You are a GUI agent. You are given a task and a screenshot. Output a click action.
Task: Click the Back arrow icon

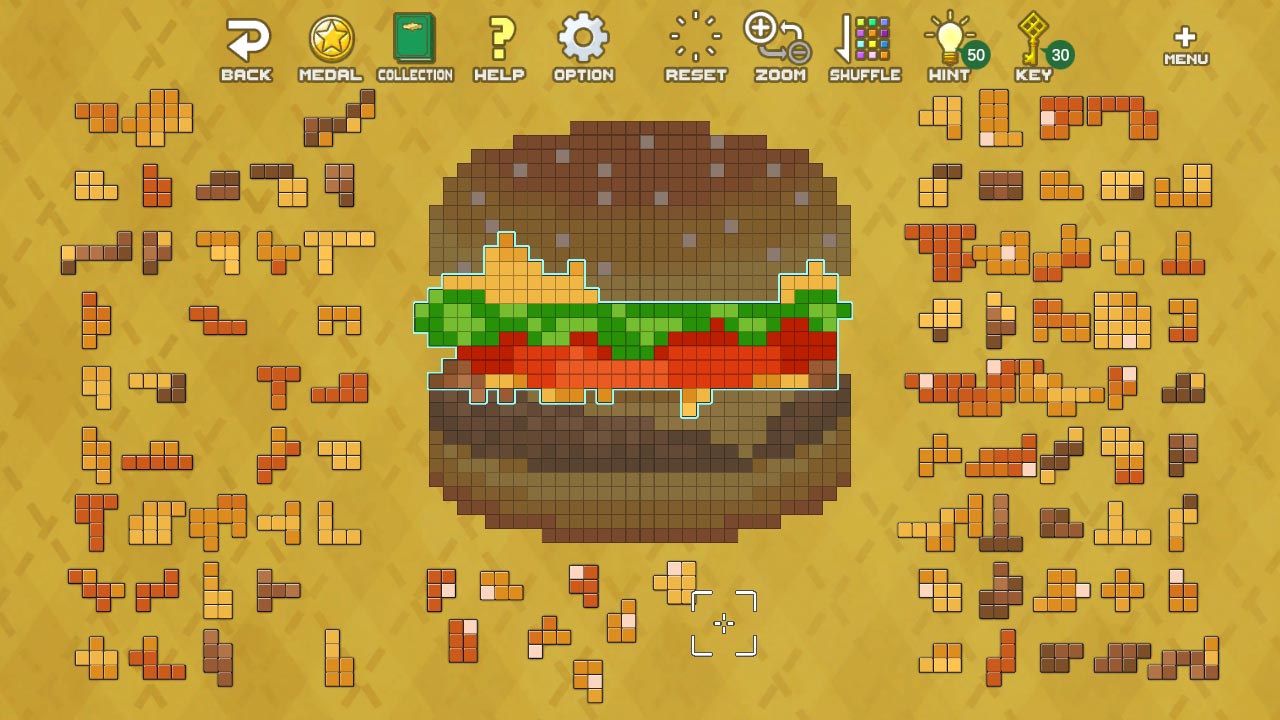(246, 38)
